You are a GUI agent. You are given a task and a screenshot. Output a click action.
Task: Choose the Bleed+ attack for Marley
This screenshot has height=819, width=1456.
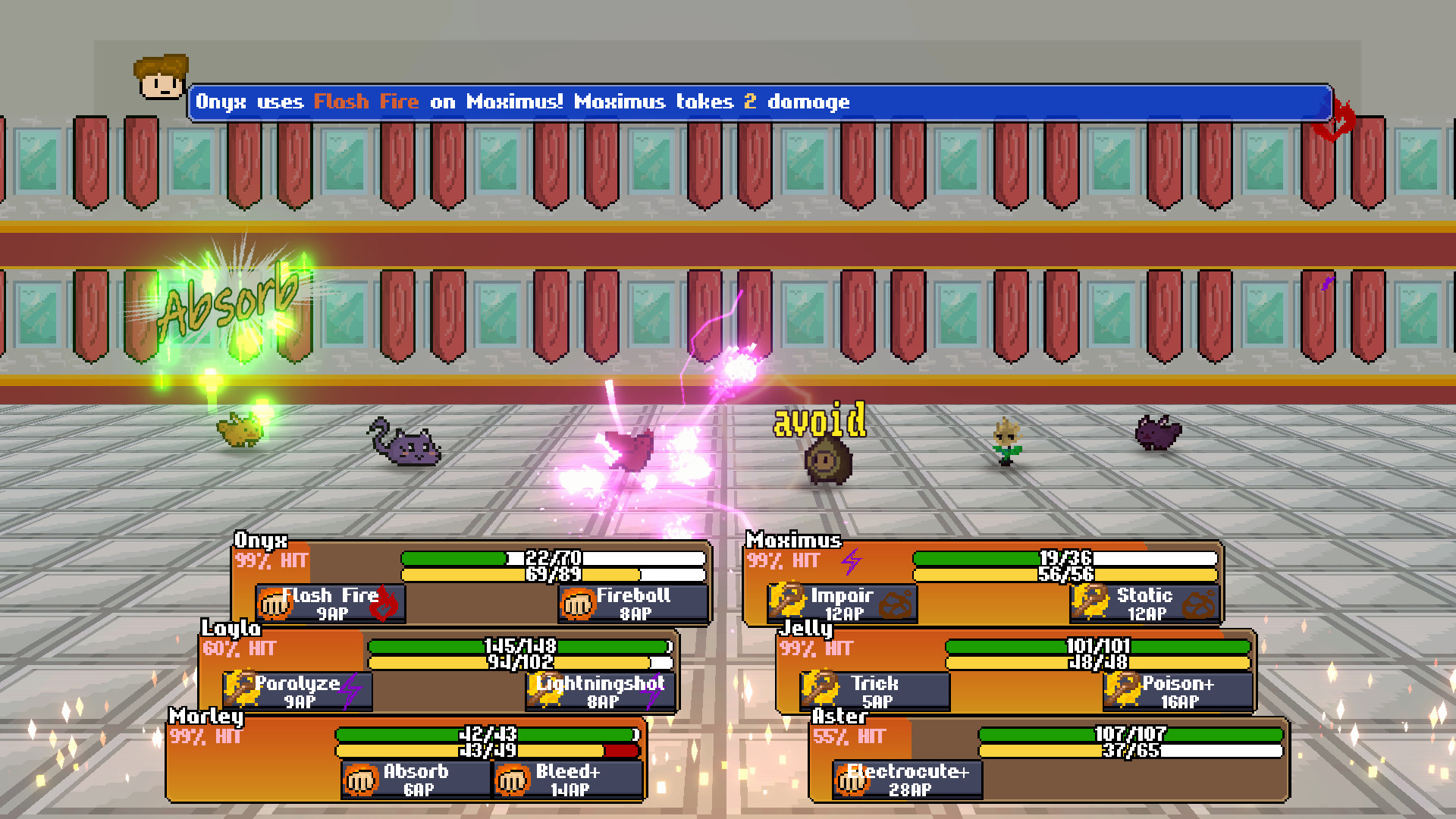[x=514, y=780]
